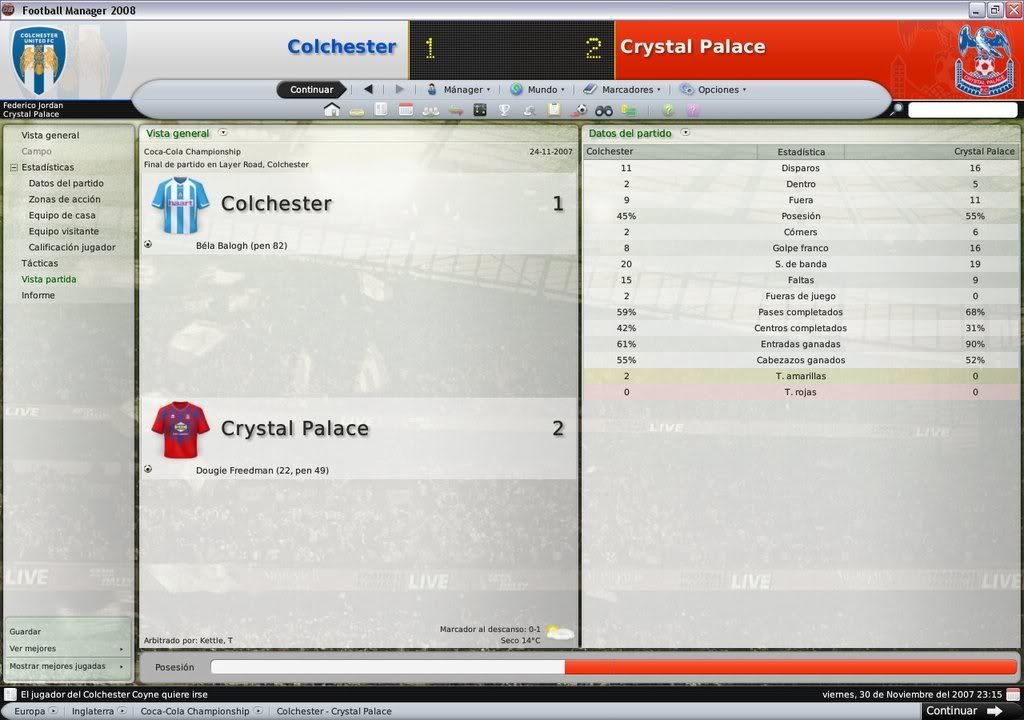
Task: Open Equipo de casa statistics
Action: coord(62,215)
